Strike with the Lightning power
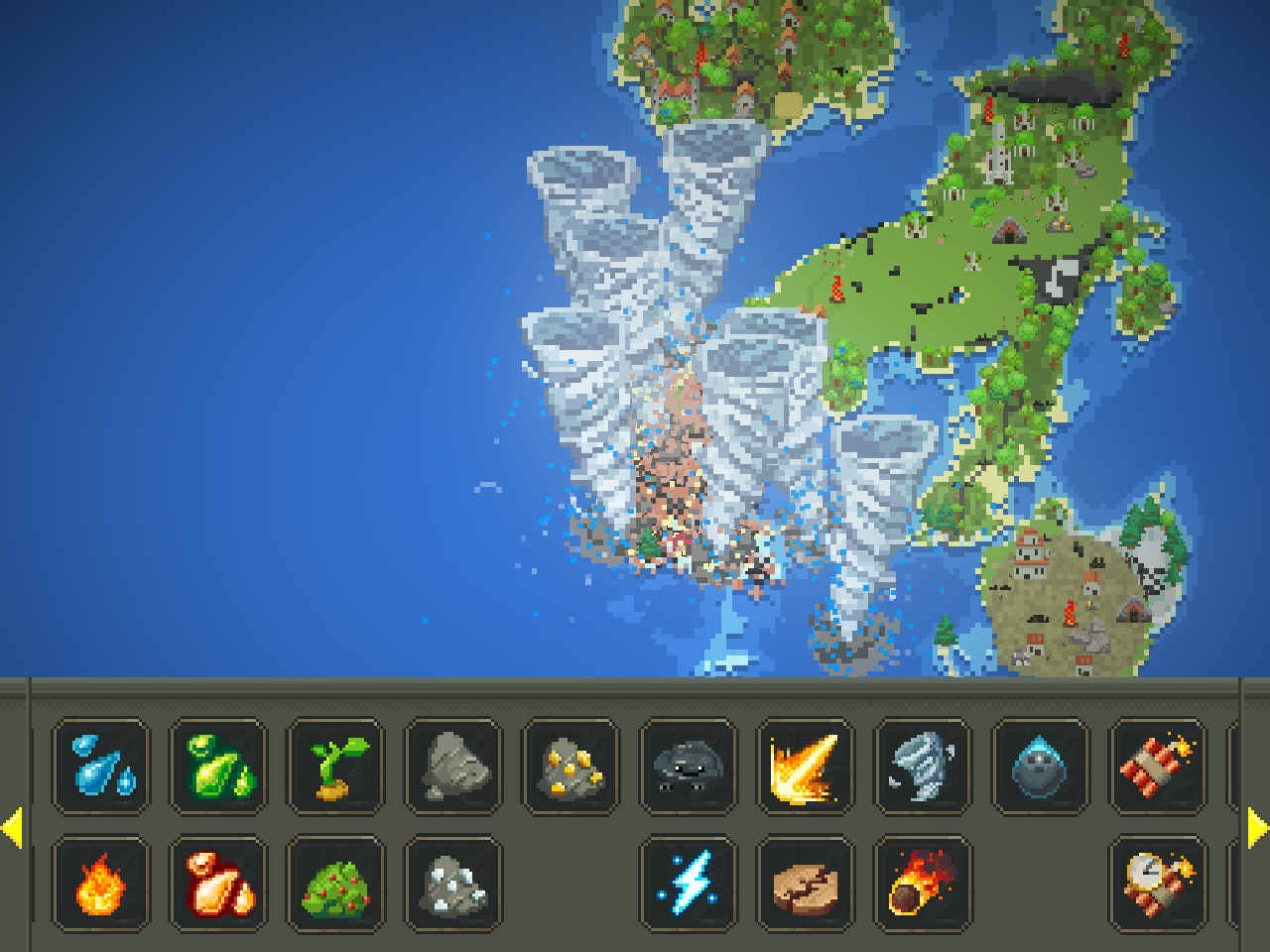Image resolution: width=1270 pixels, height=952 pixels. pyautogui.click(x=689, y=885)
